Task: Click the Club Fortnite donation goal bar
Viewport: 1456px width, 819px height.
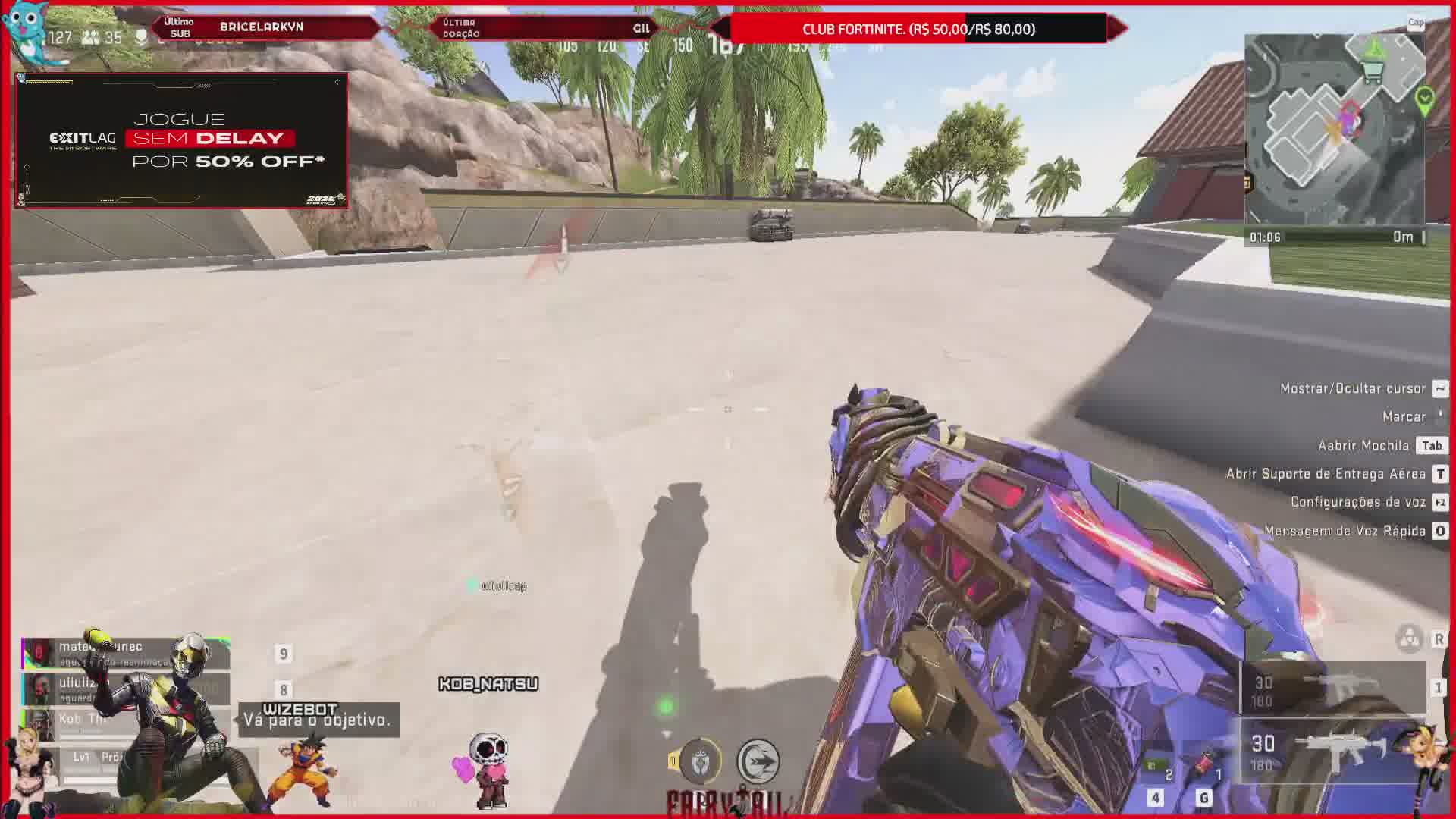Action: (918, 29)
